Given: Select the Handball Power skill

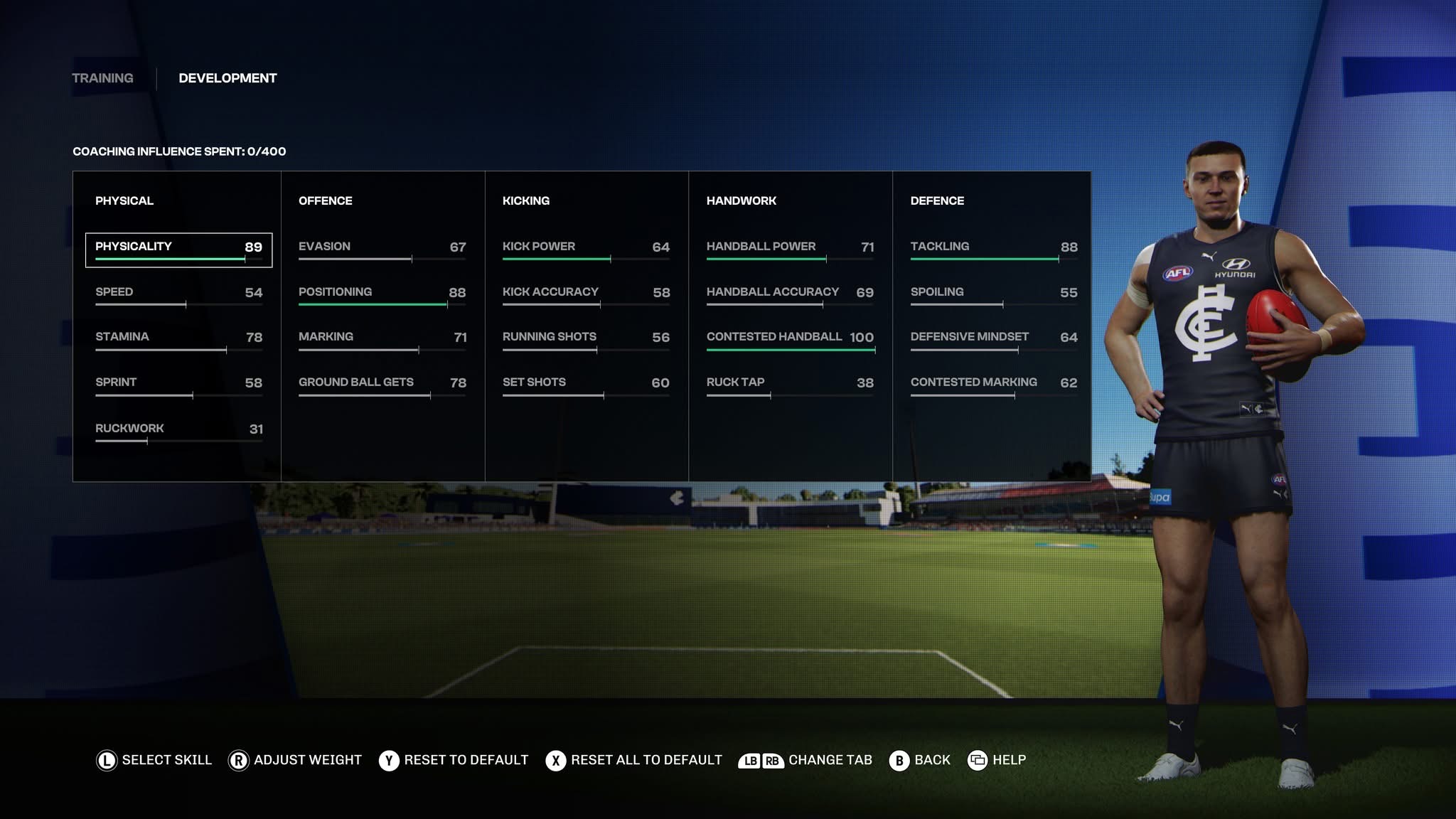Looking at the screenshot, I should [x=790, y=249].
